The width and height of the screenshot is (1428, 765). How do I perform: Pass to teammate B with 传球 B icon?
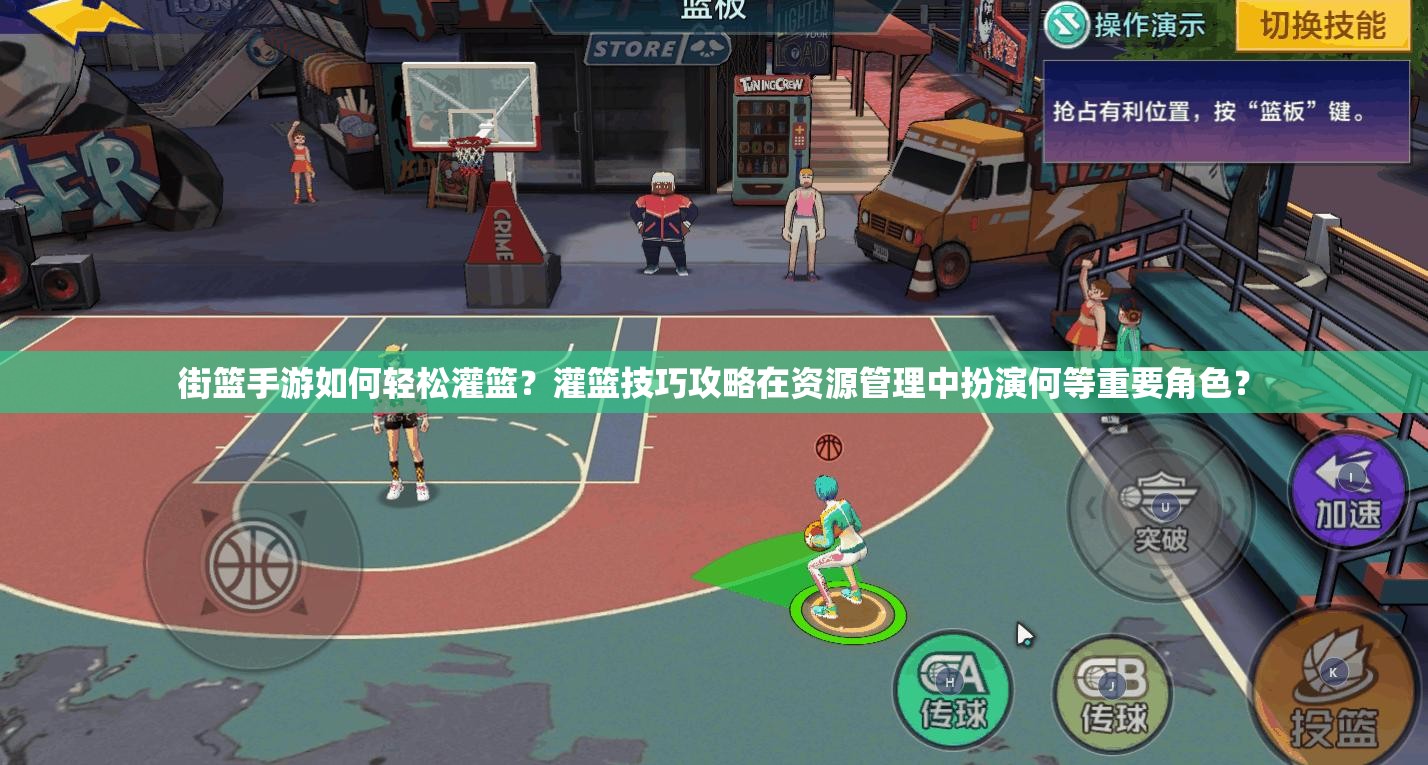coord(1112,694)
